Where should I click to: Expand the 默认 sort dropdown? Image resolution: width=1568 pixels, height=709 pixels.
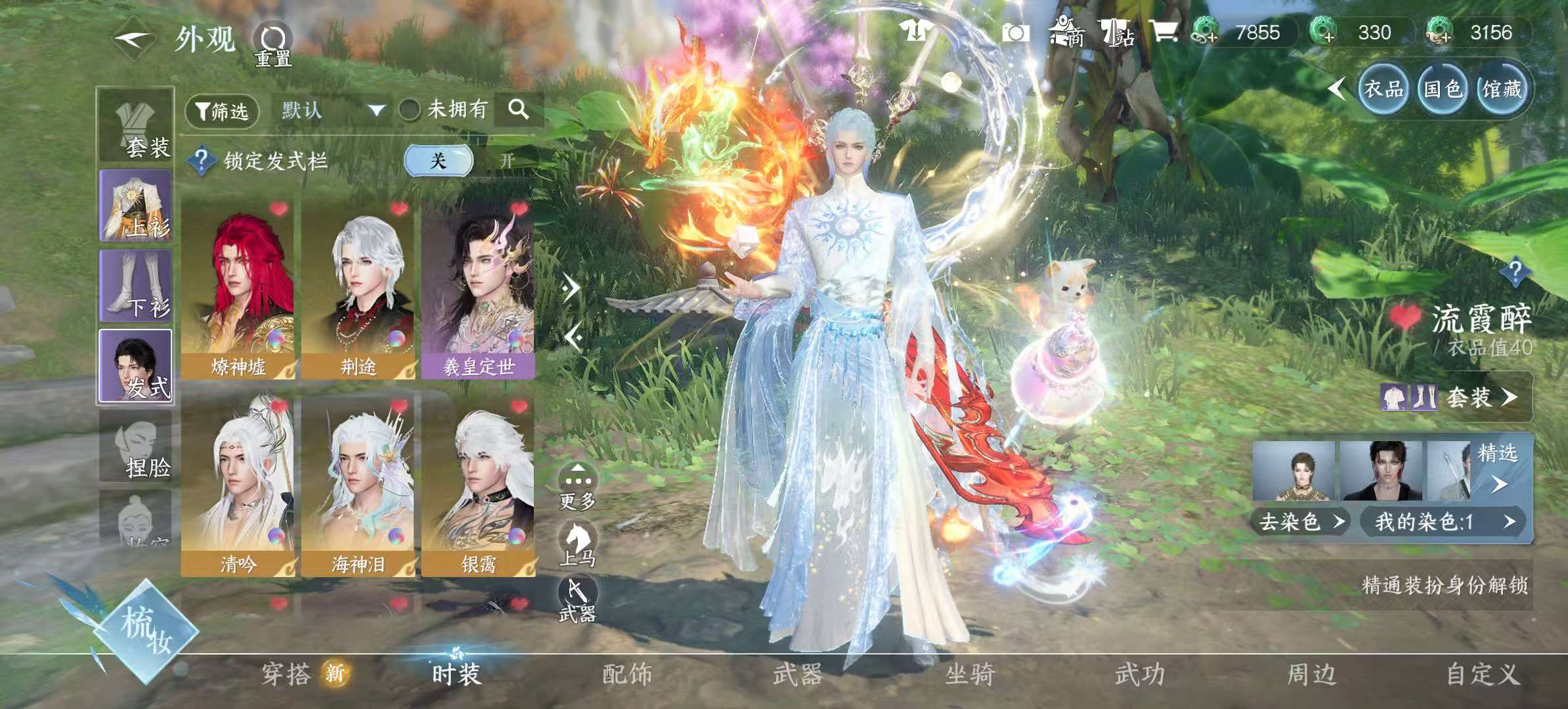[332, 110]
